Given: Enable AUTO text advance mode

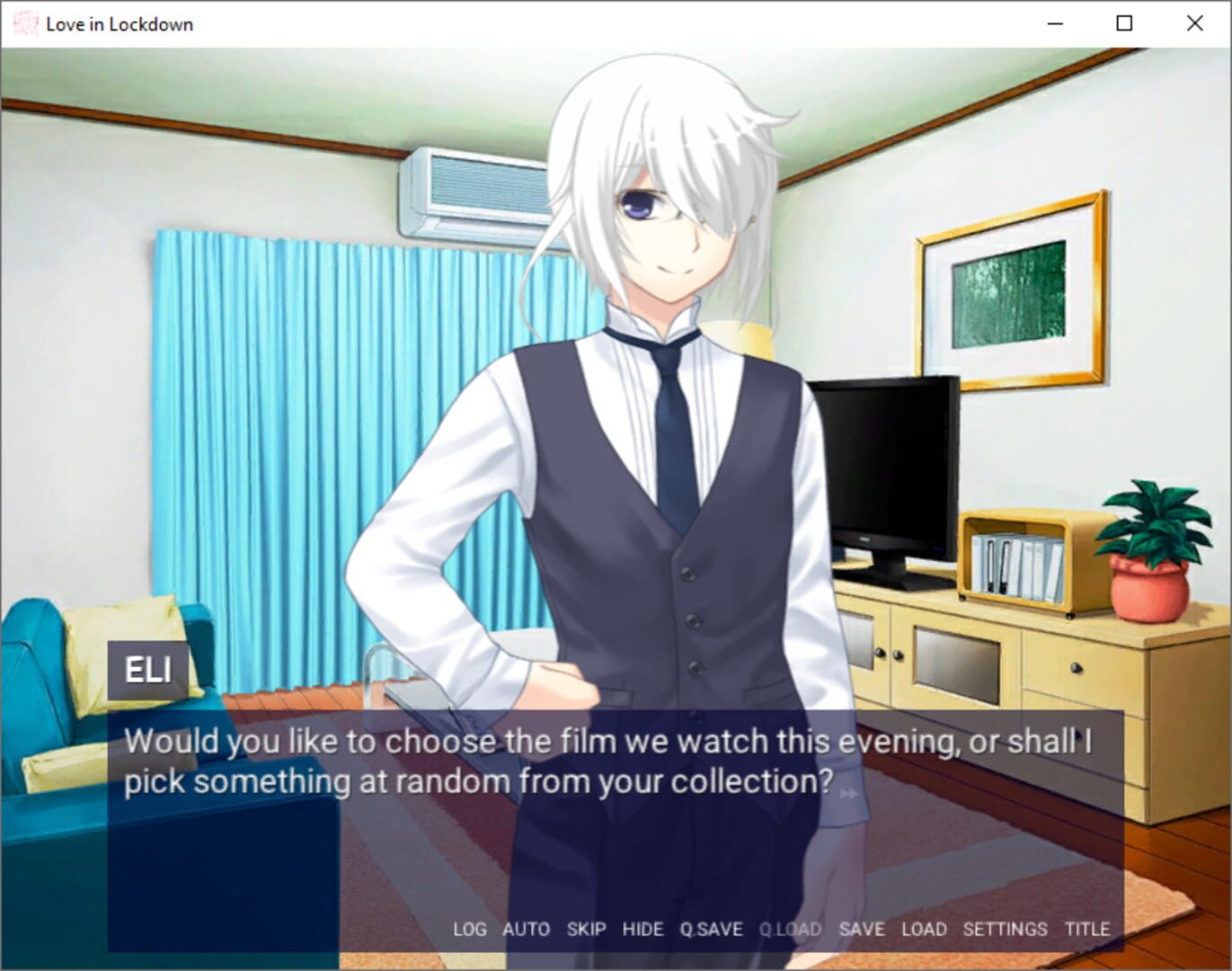Looking at the screenshot, I should point(527,929).
